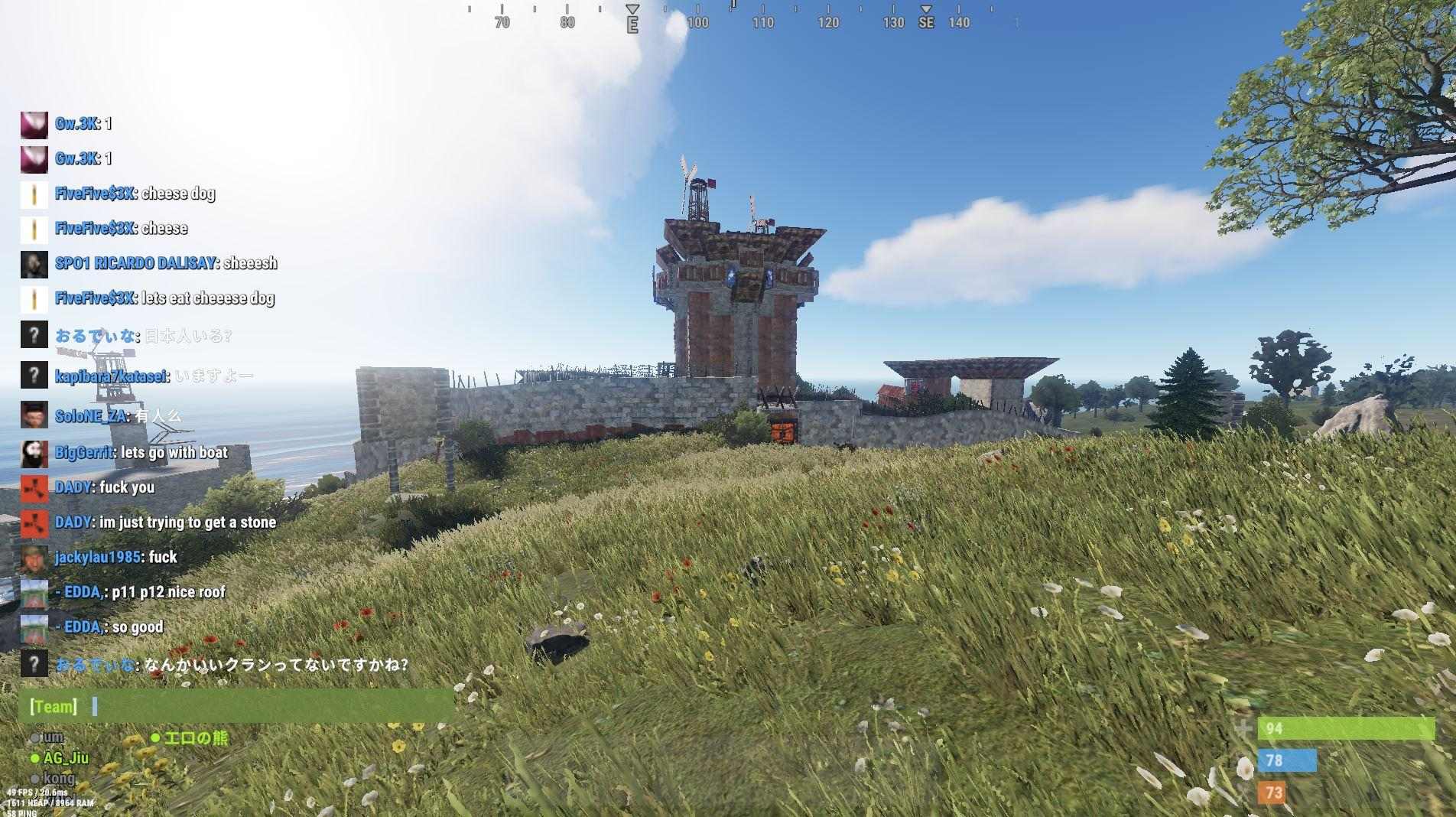Click DADY's name in the chat
This screenshot has width=1456, height=817.
pos(73,487)
